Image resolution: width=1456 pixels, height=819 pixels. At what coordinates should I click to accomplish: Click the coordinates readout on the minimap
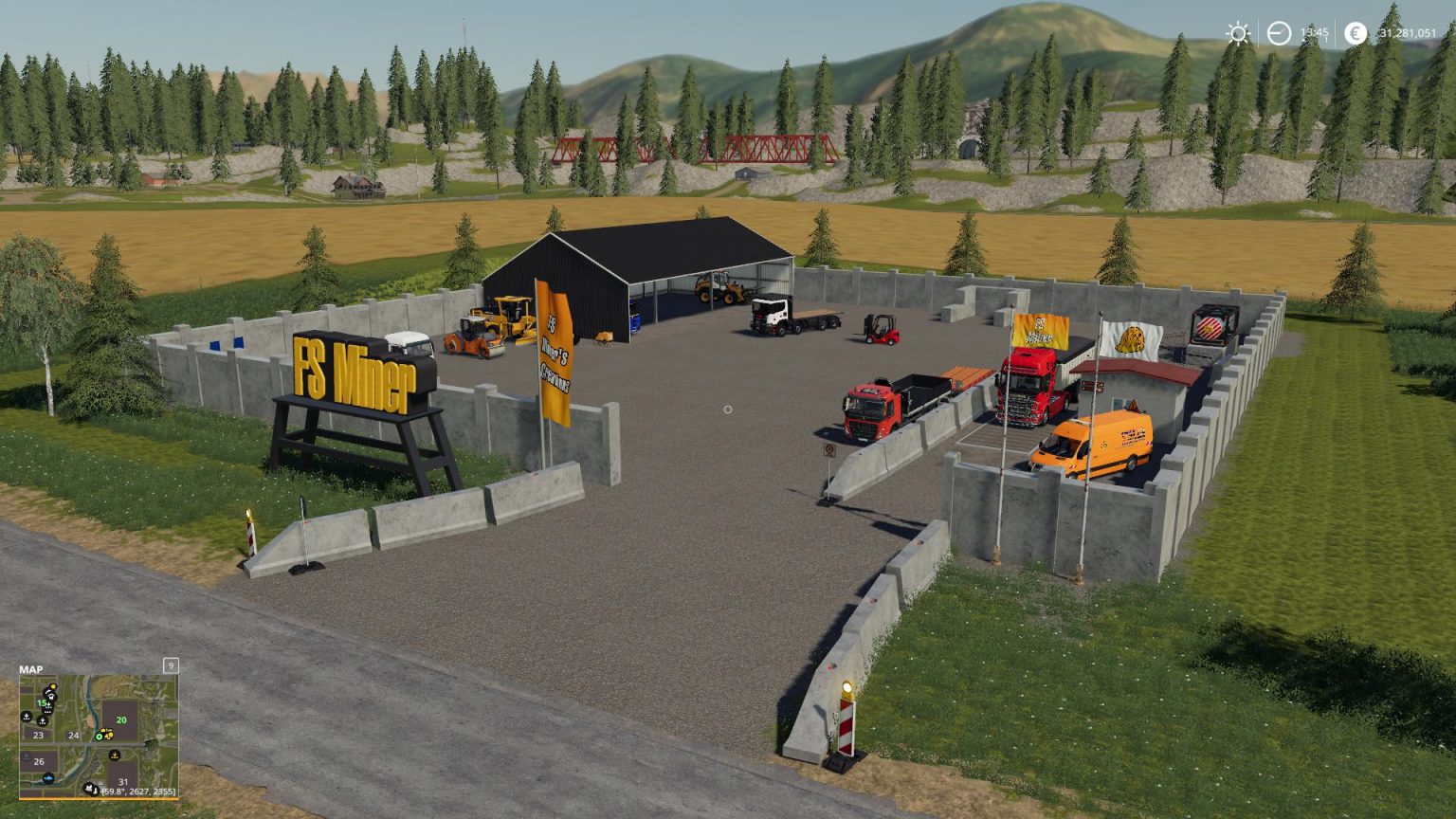(138, 791)
